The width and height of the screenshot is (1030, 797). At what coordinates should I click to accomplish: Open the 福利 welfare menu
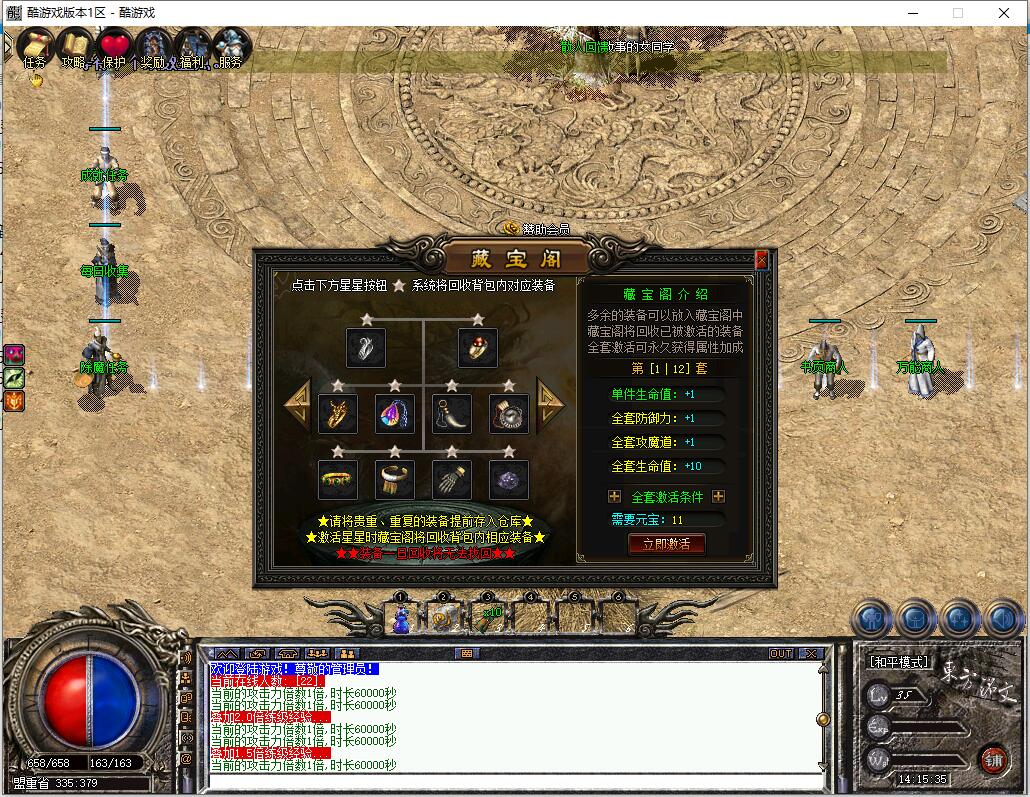(193, 47)
